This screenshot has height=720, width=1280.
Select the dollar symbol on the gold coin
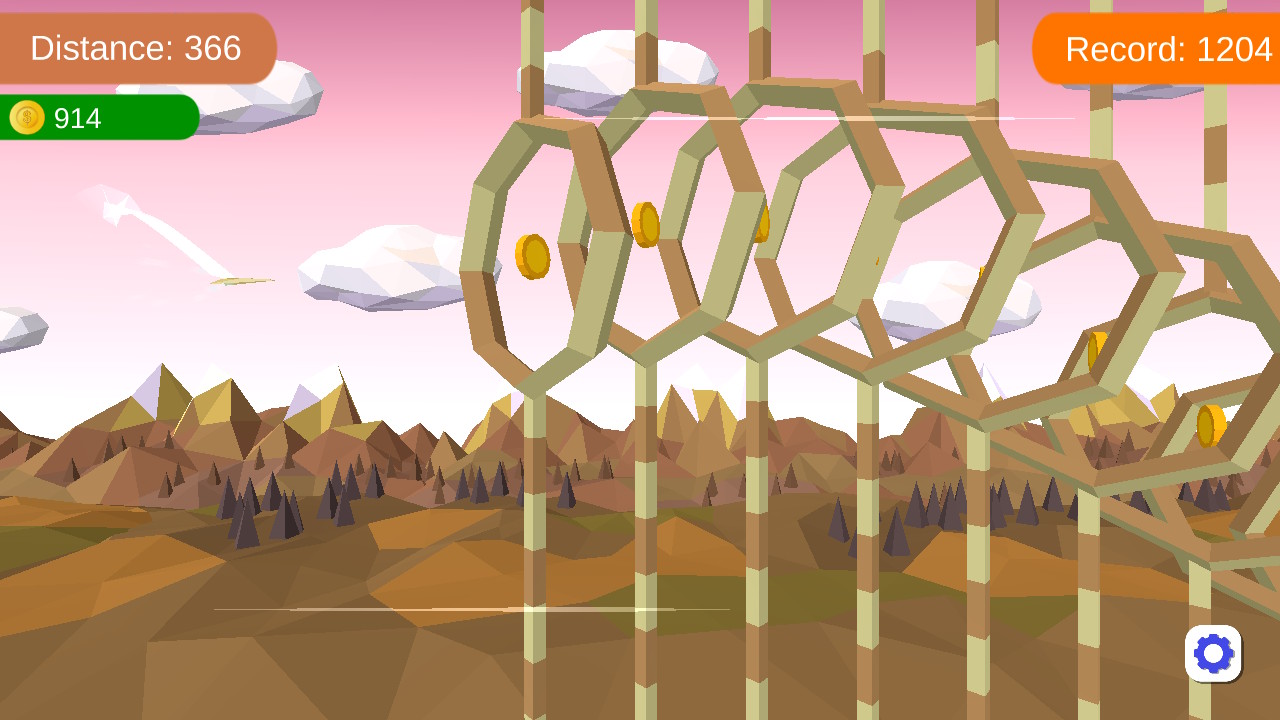click(26, 118)
